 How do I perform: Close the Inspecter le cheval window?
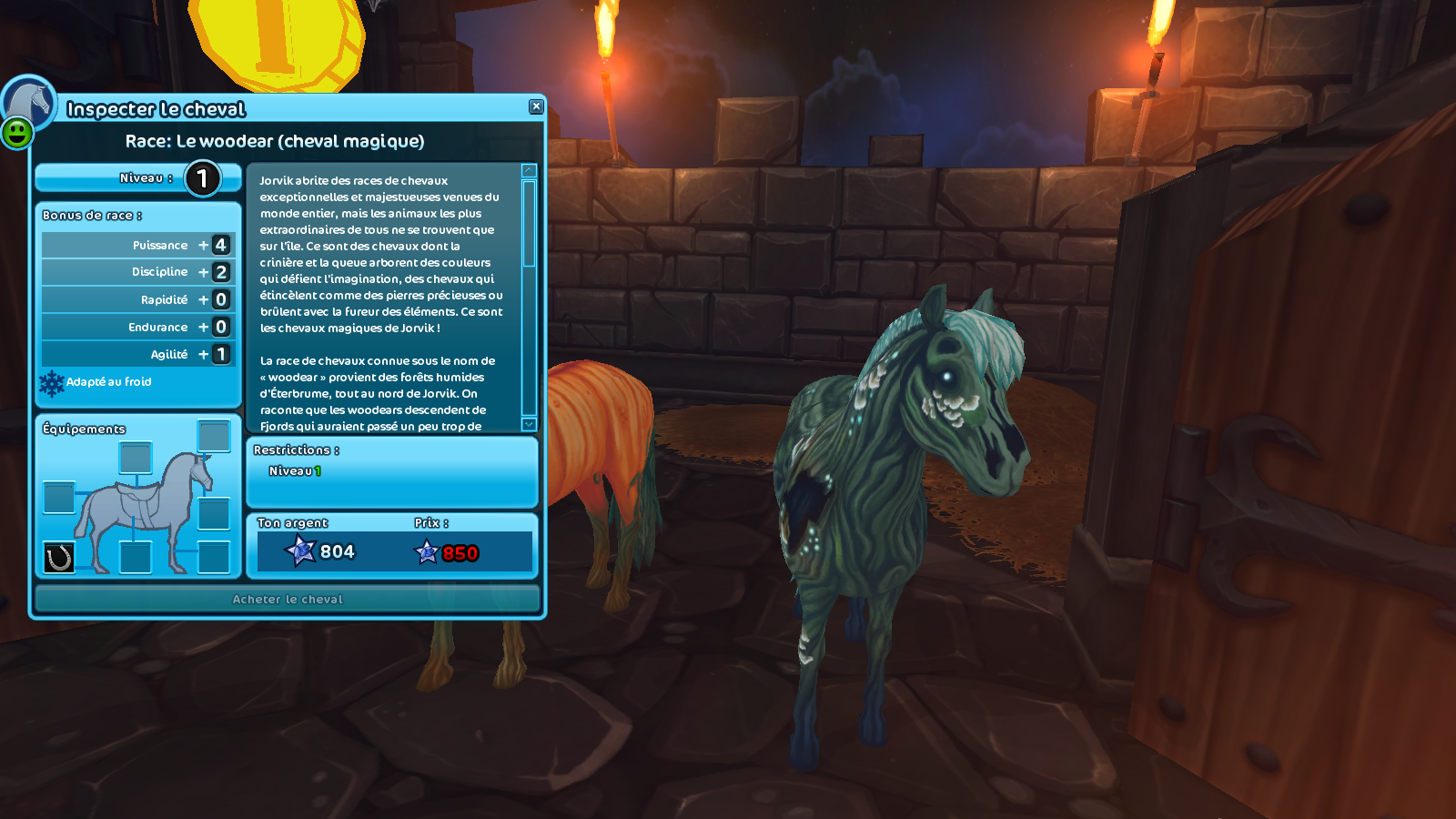(x=536, y=106)
